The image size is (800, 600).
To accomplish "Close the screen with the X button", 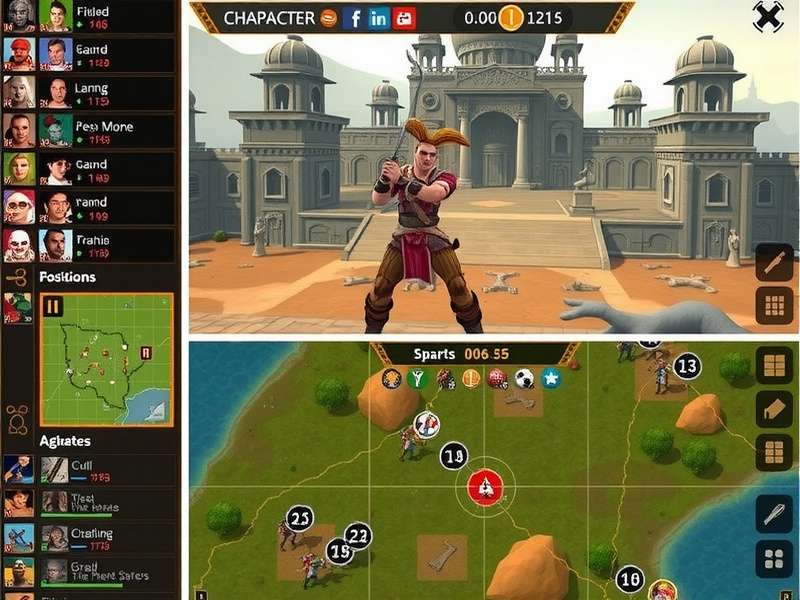I will coord(767,17).
